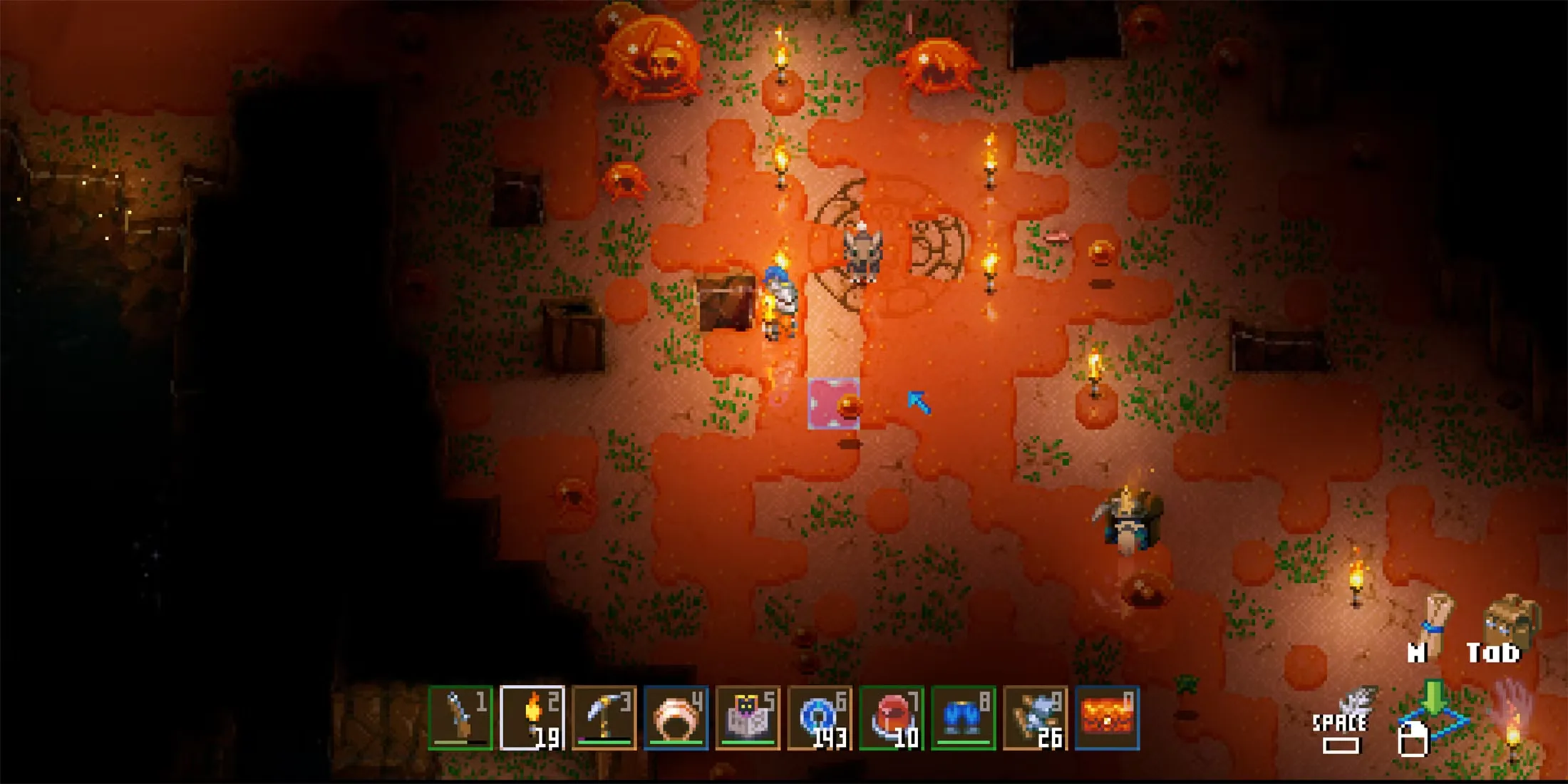Open the inventory backpack icon
1568x784 pixels.
pyautogui.click(x=1510, y=621)
